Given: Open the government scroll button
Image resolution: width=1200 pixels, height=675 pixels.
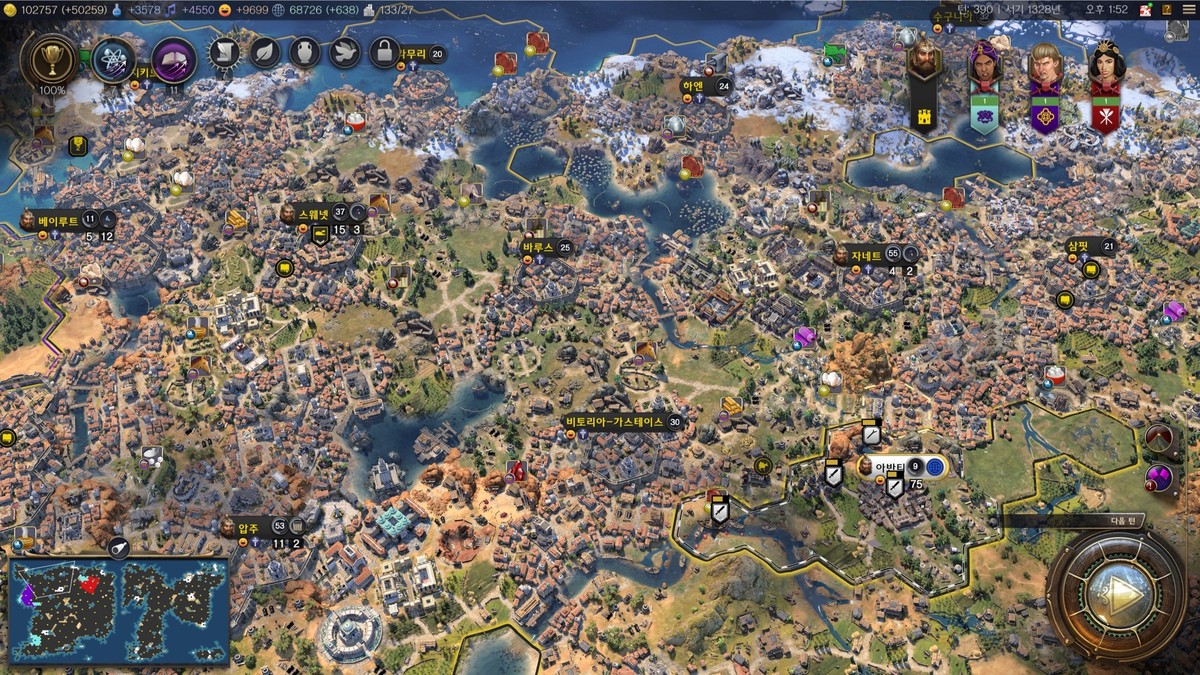Looking at the screenshot, I should (x=224, y=52).
